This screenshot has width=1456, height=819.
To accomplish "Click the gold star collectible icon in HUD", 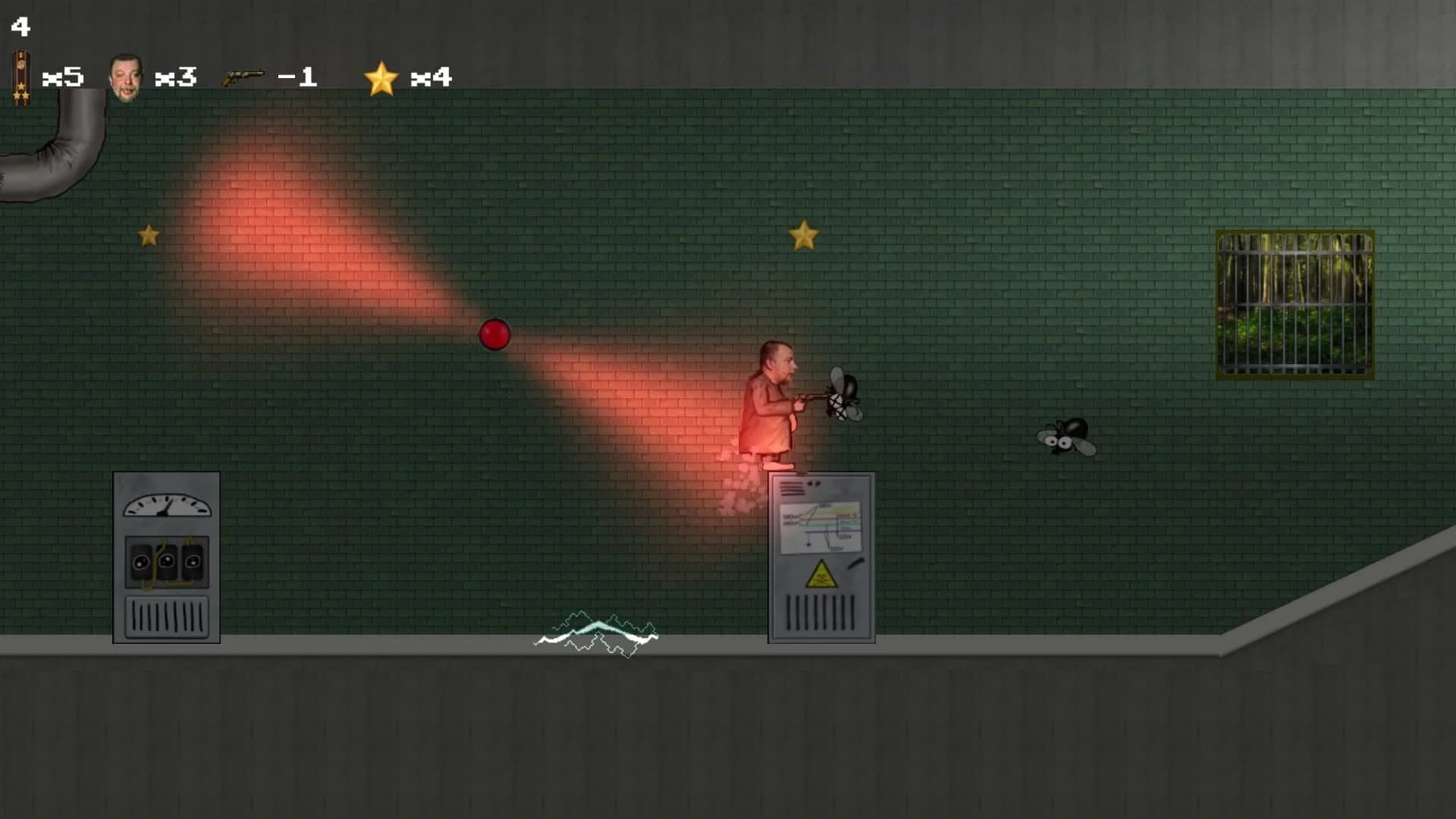I will [x=382, y=76].
